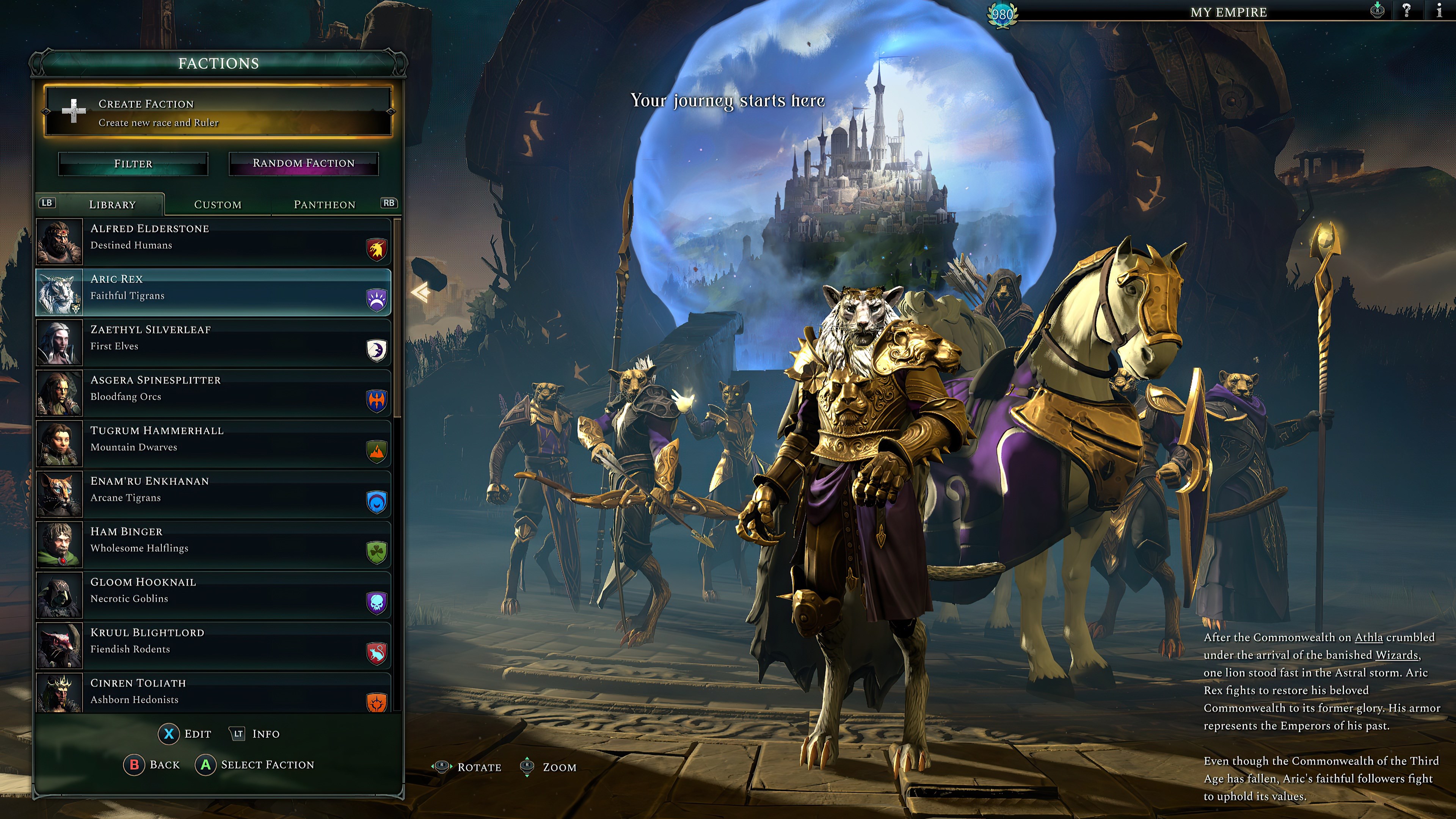The image size is (1456, 819).
Task: Open the question mark help icon
Action: point(1406,11)
